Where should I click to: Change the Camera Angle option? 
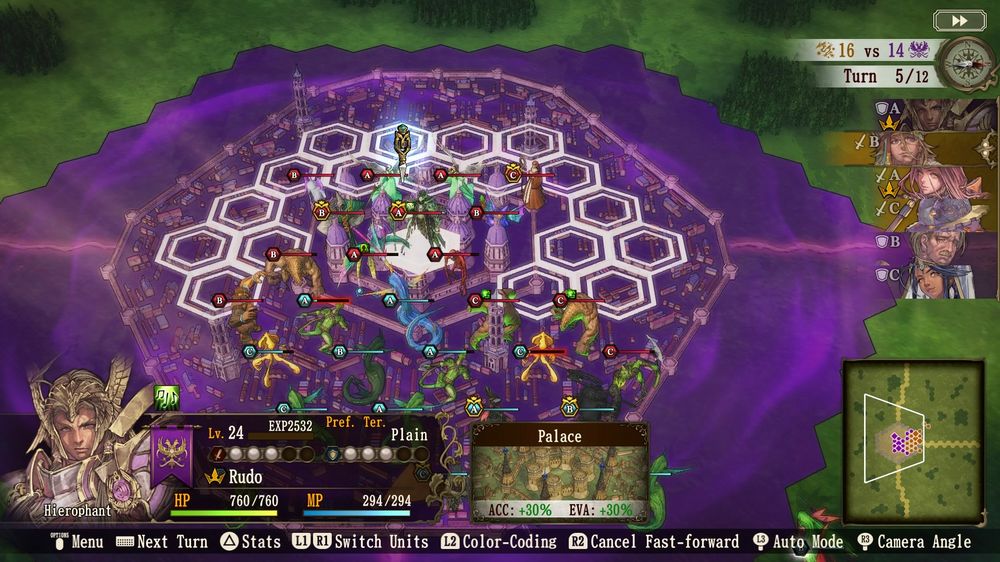pos(913,542)
